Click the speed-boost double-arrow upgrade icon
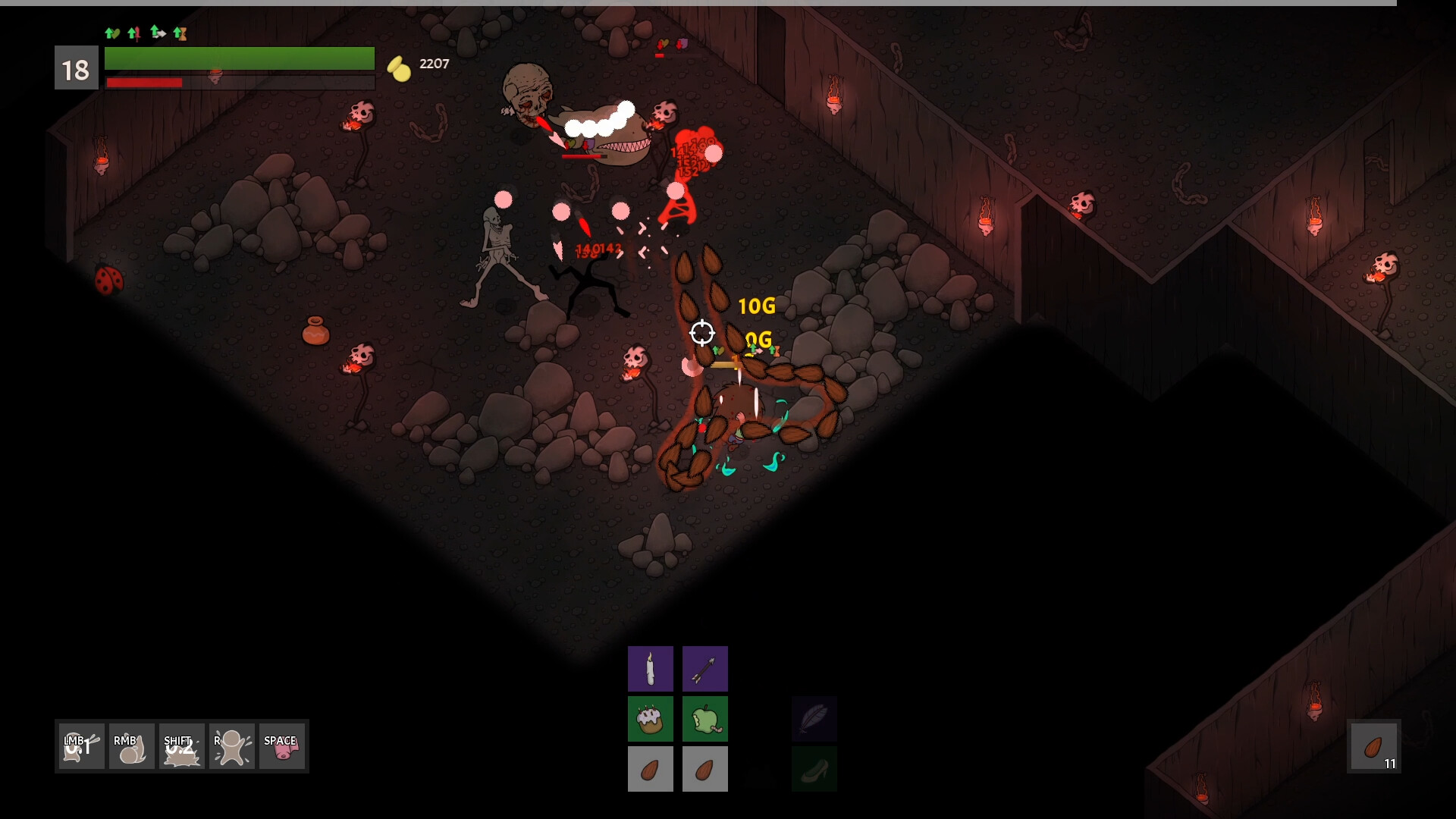The height and width of the screenshot is (819, 1456). pyautogui.click(x=157, y=33)
